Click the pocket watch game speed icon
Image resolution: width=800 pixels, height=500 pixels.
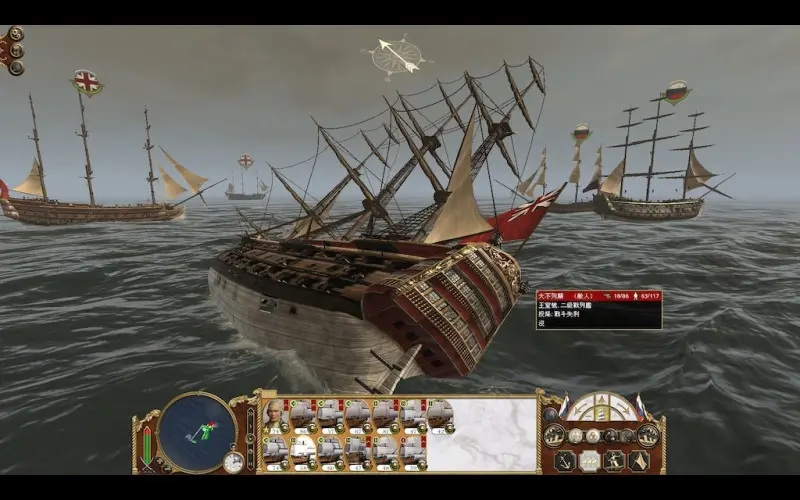[x=233, y=462]
